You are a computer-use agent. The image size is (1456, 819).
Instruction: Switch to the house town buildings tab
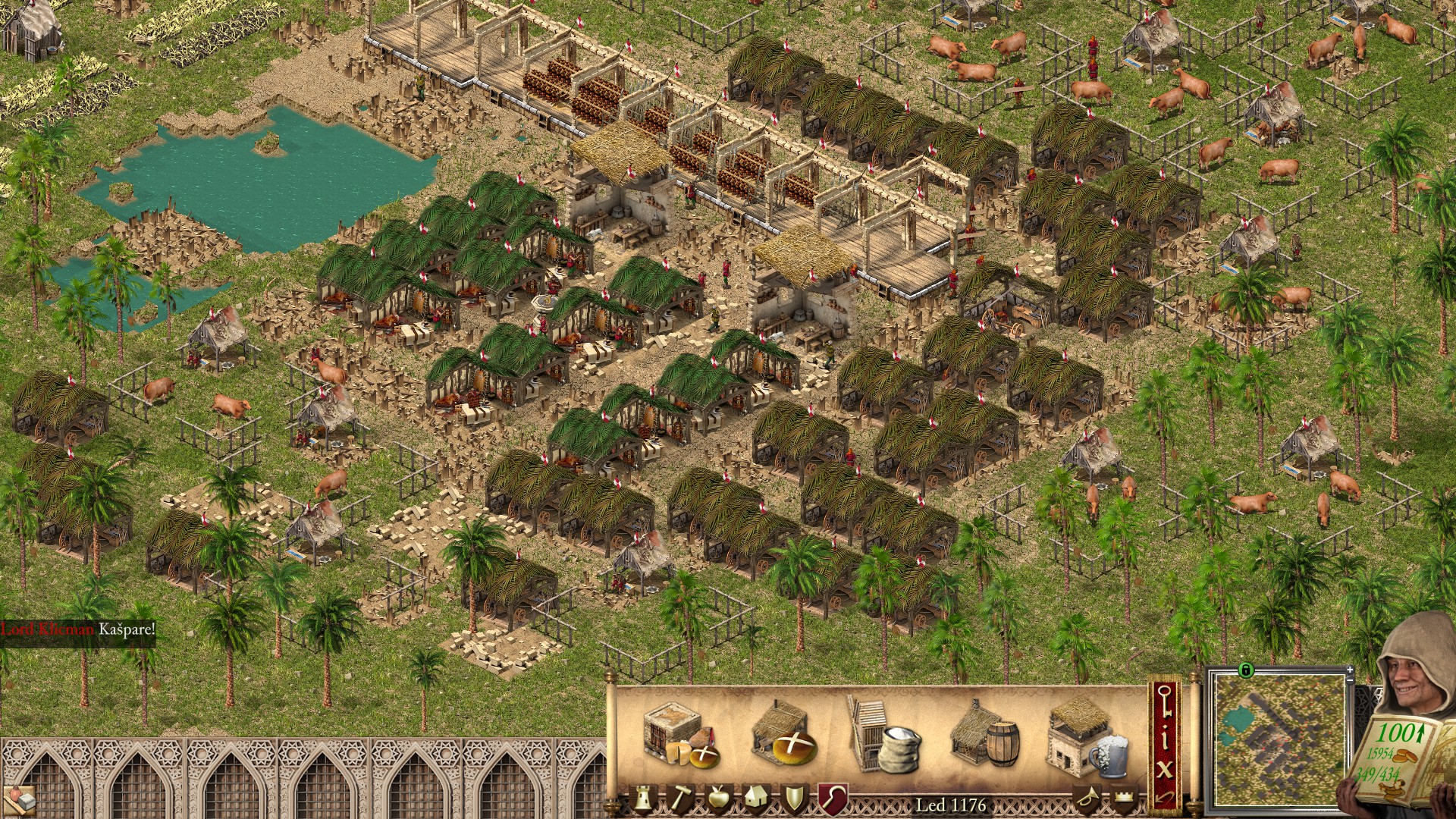[756, 799]
